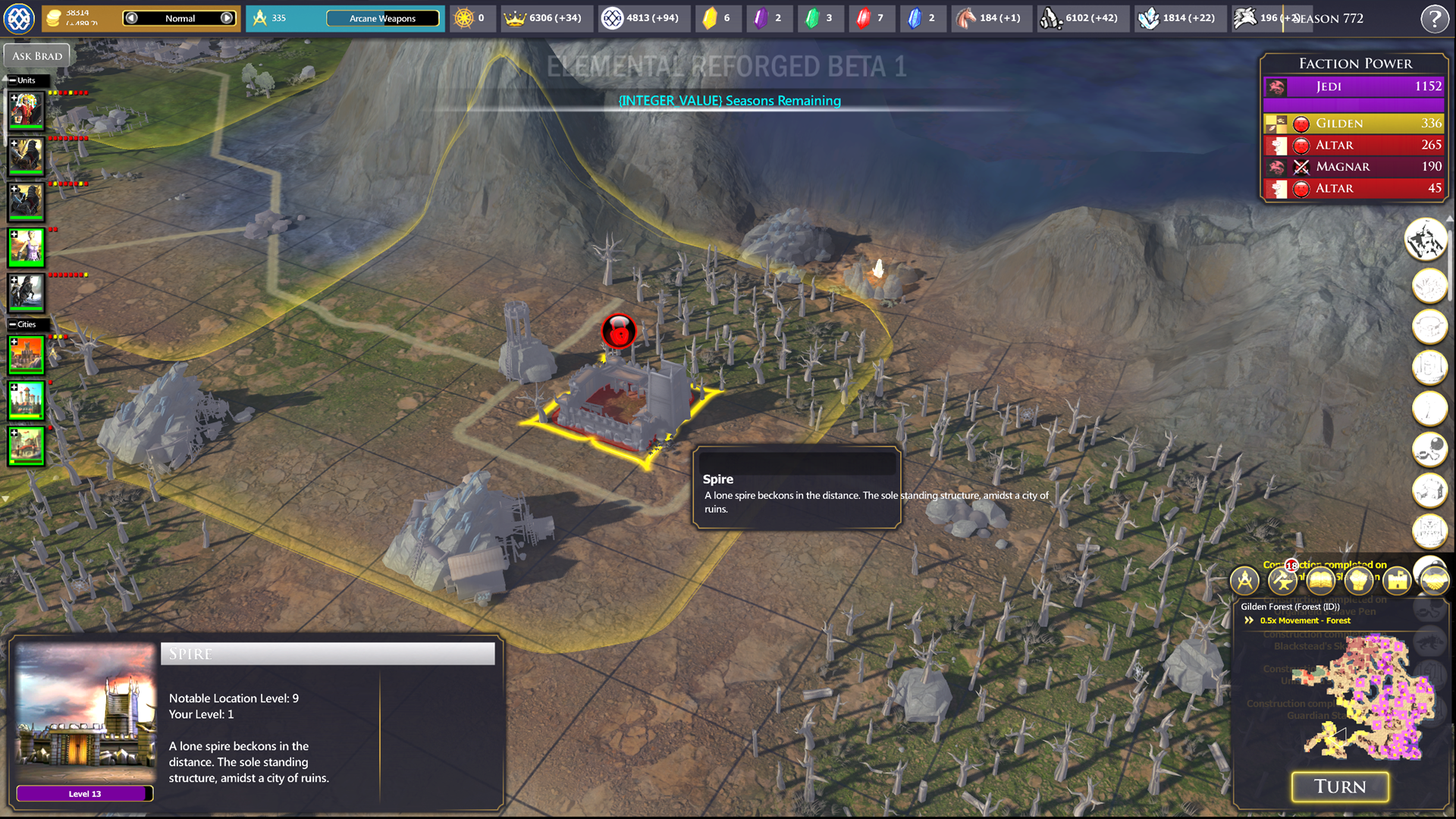Decrease the tax rate with left arrow
Screen dimensions: 1456x819
[x=131, y=18]
